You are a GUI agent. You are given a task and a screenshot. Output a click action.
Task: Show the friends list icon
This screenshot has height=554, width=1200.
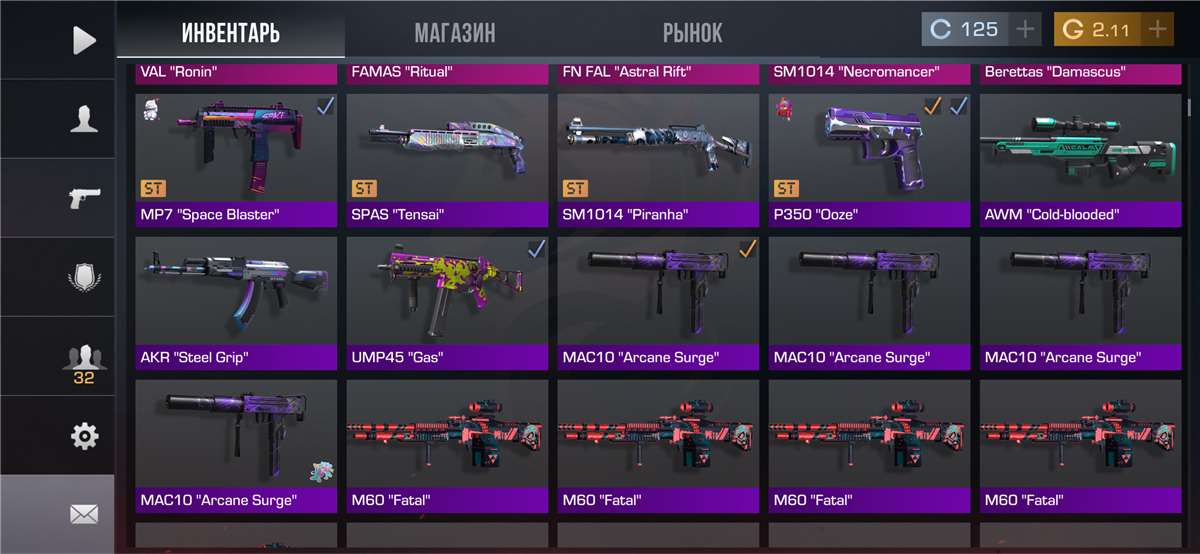(x=84, y=360)
